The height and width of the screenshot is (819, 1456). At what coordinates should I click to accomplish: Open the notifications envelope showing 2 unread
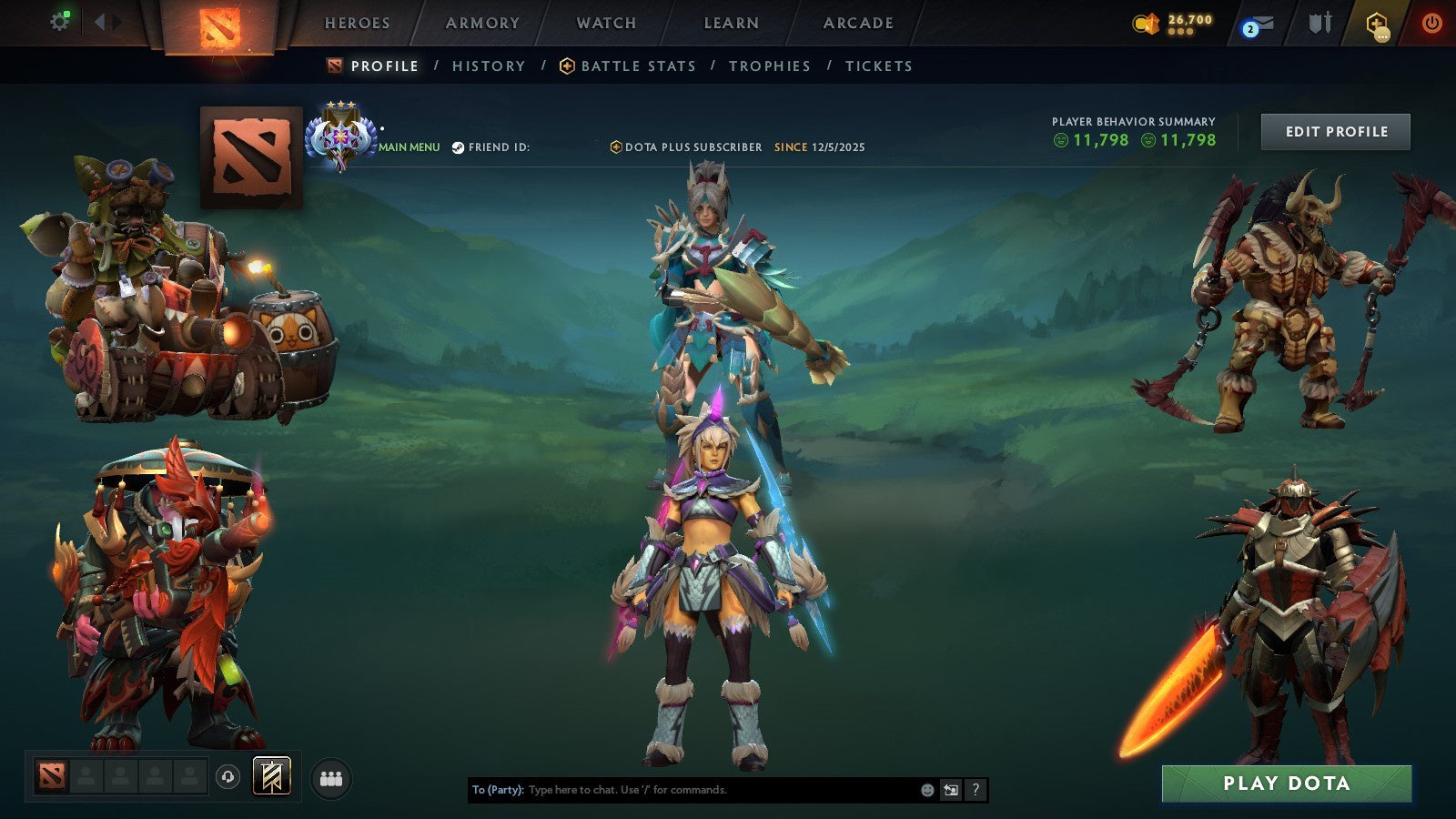[x=1259, y=24]
